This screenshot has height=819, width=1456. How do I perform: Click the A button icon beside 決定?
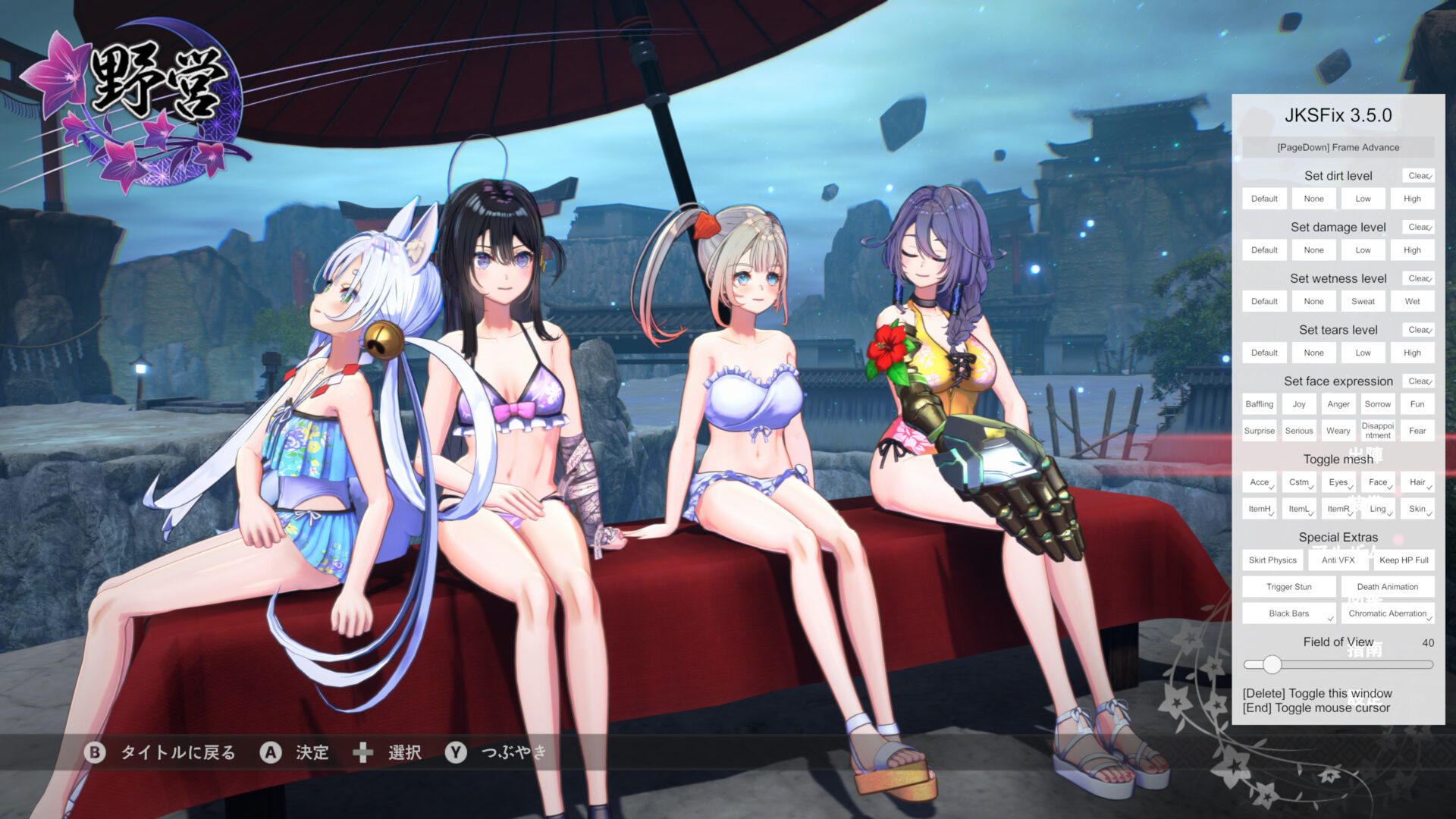[x=270, y=753]
